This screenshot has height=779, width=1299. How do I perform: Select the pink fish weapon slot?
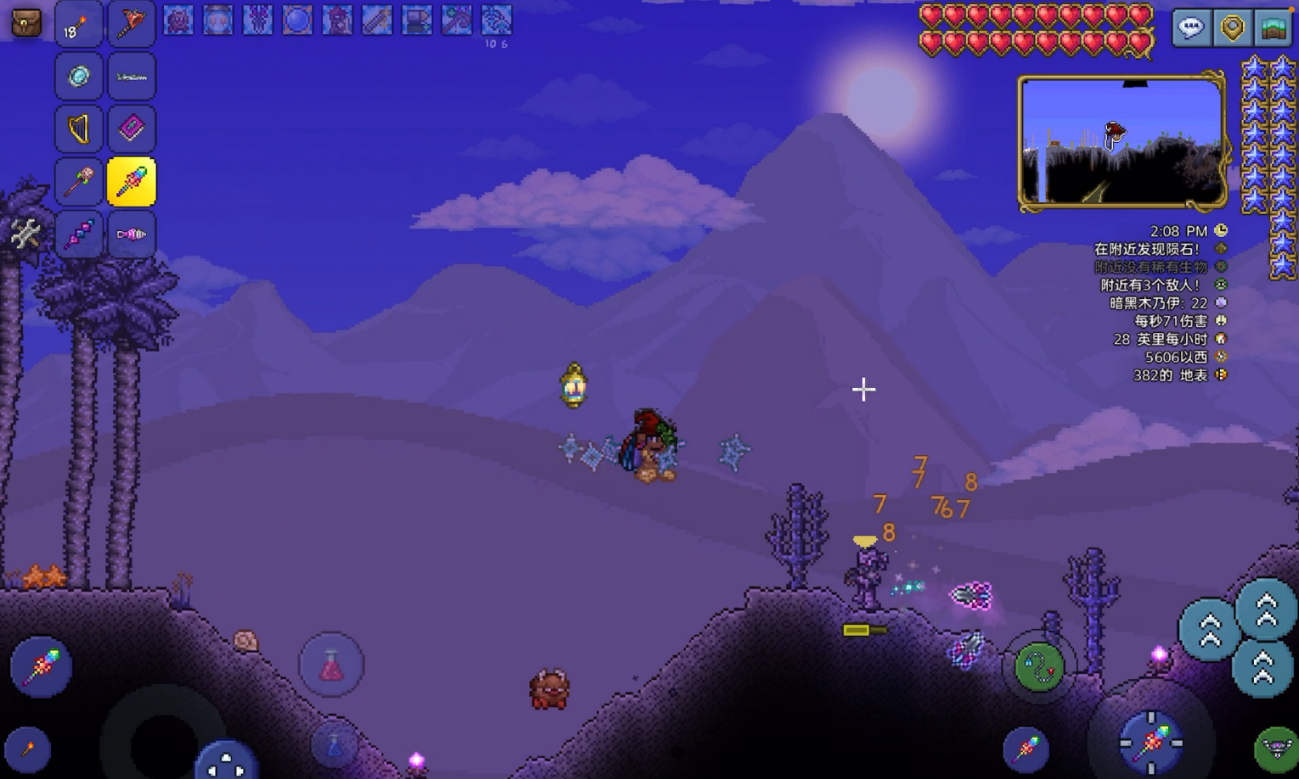tap(131, 235)
